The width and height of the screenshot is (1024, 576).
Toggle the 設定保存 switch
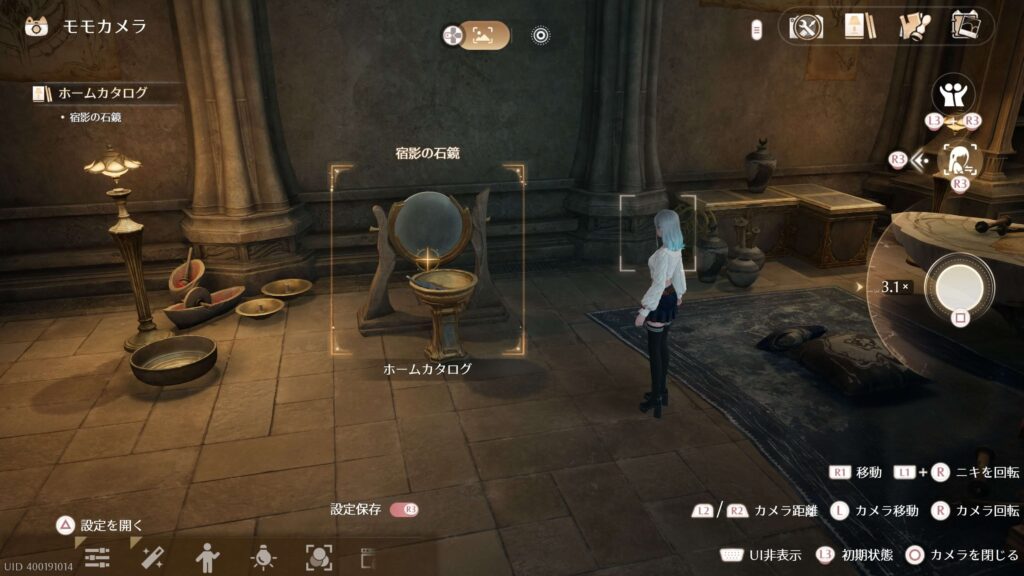point(404,510)
